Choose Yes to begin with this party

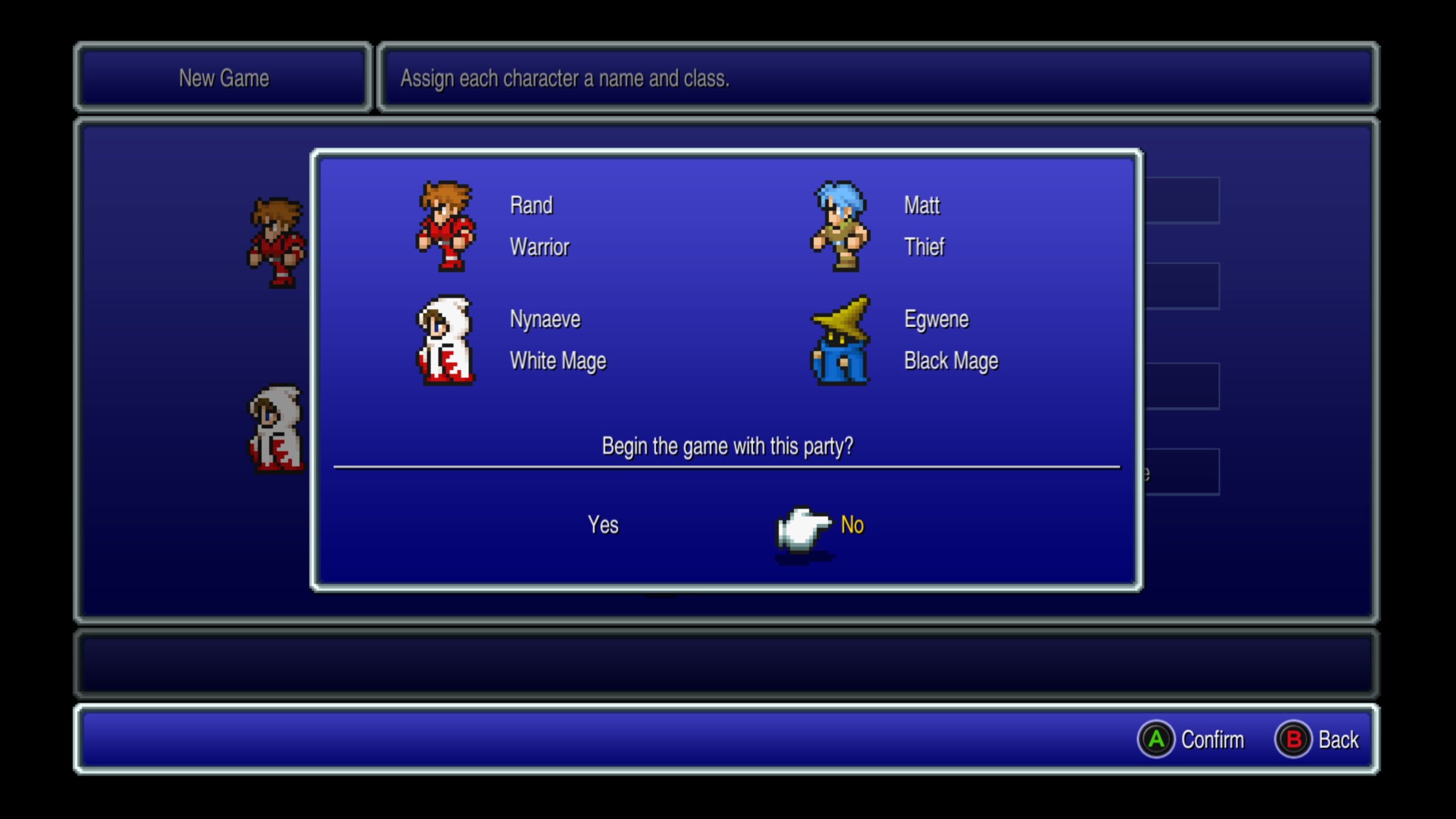(x=605, y=524)
